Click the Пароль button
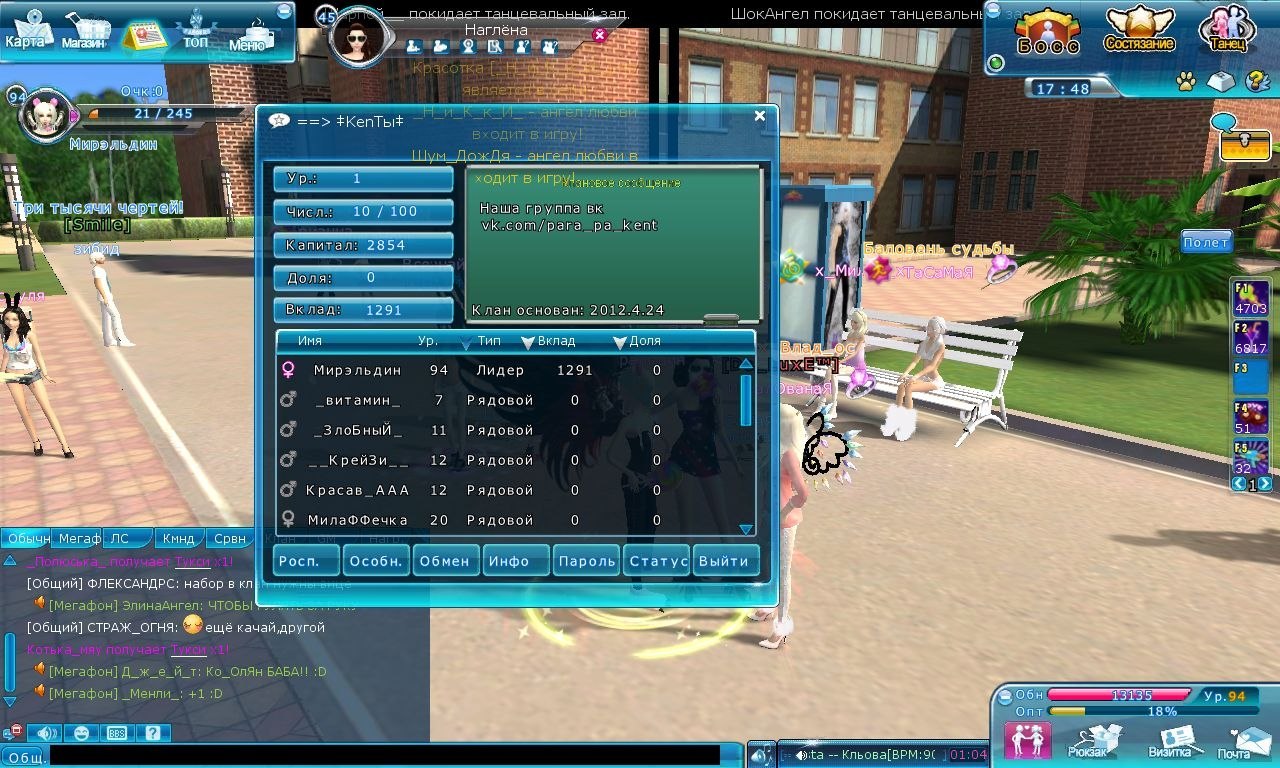The height and width of the screenshot is (768, 1280). coord(586,561)
